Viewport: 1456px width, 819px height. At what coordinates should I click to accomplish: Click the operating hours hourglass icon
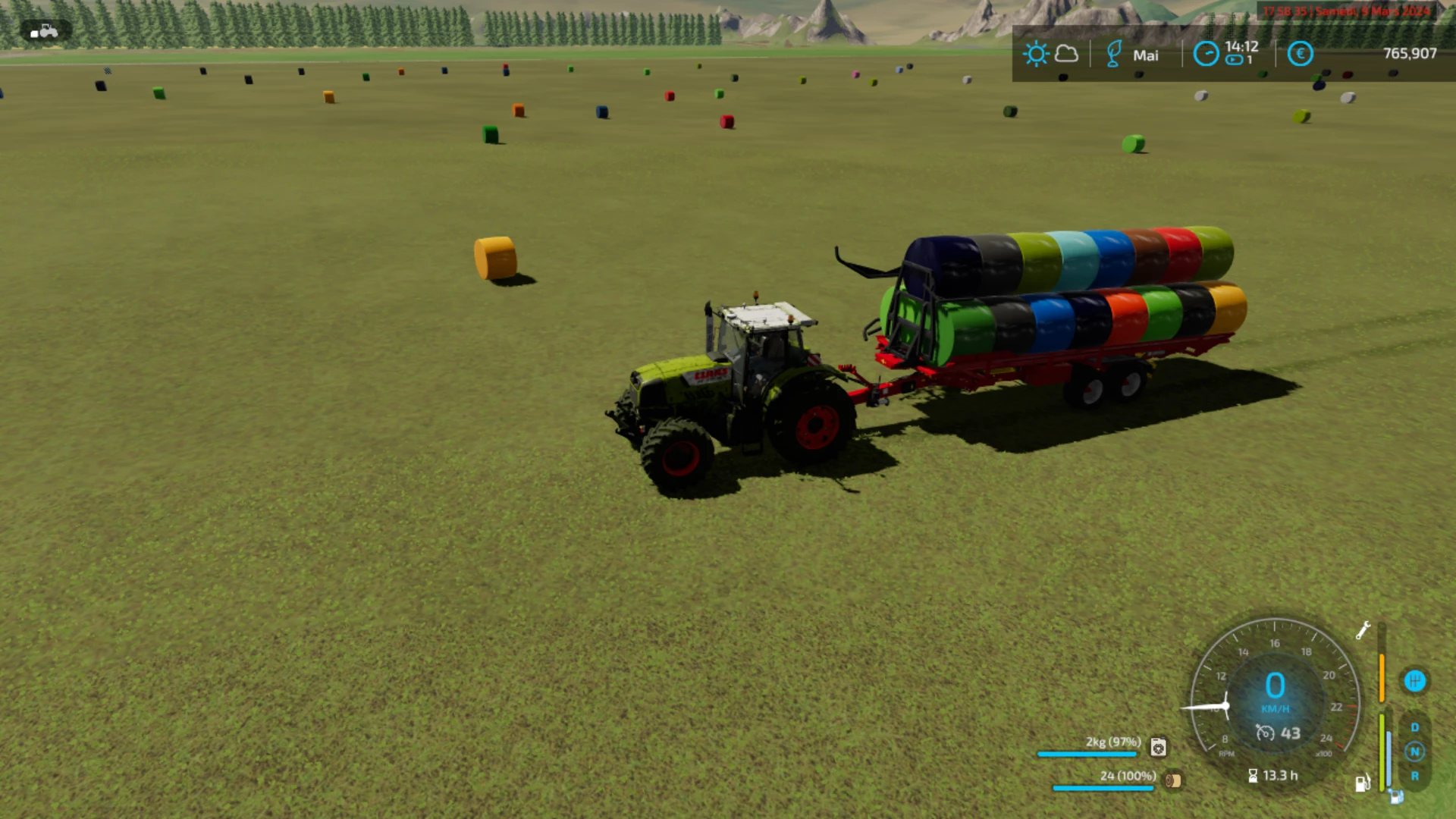point(1253,776)
